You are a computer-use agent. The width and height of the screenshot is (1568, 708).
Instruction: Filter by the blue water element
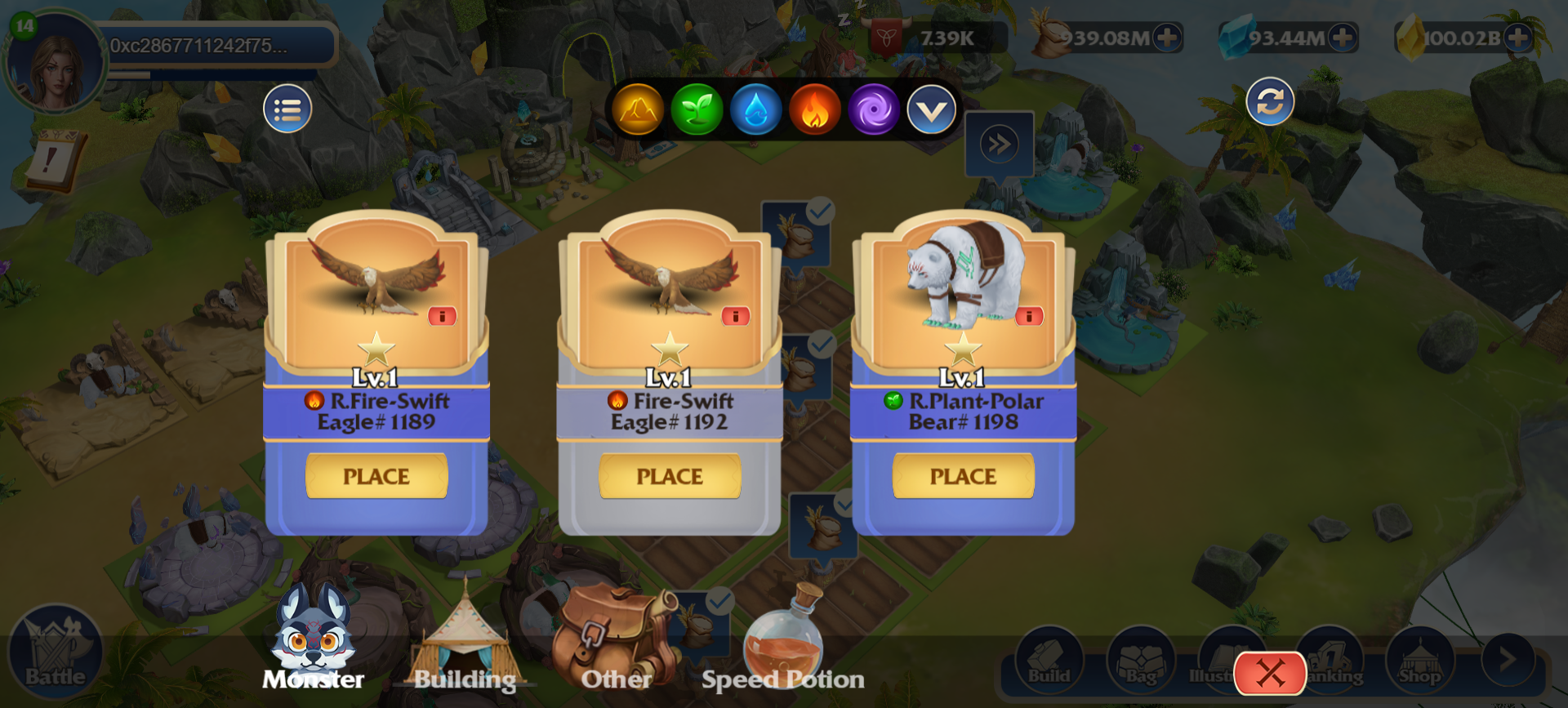coord(755,109)
